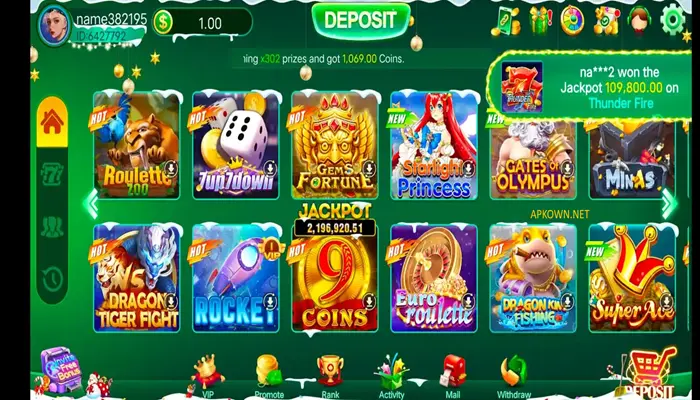Start the Dragon Tiger Fight game
Image resolution: width=700 pixels, height=400 pixels.
point(136,277)
